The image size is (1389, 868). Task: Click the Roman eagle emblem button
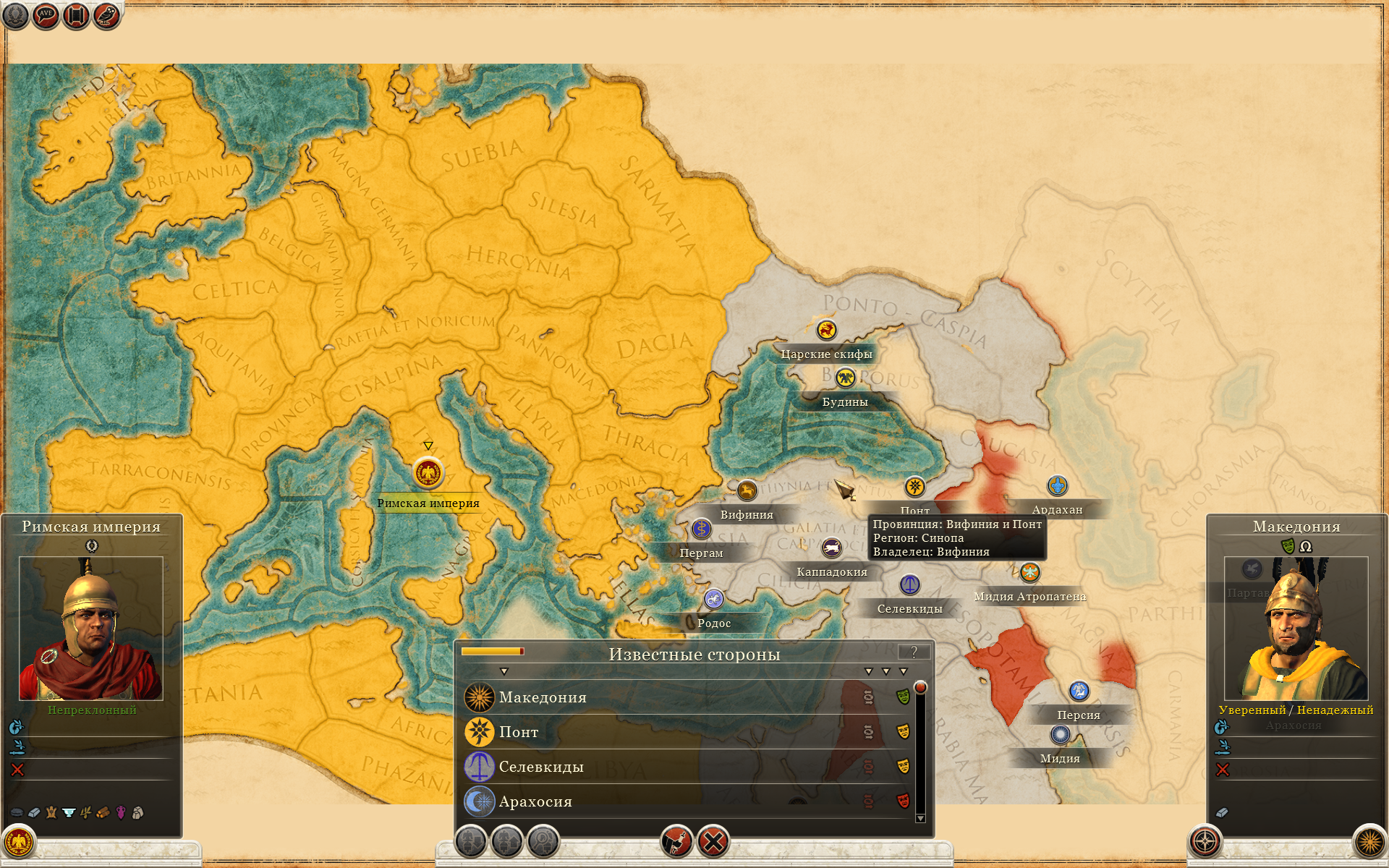click(18, 842)
